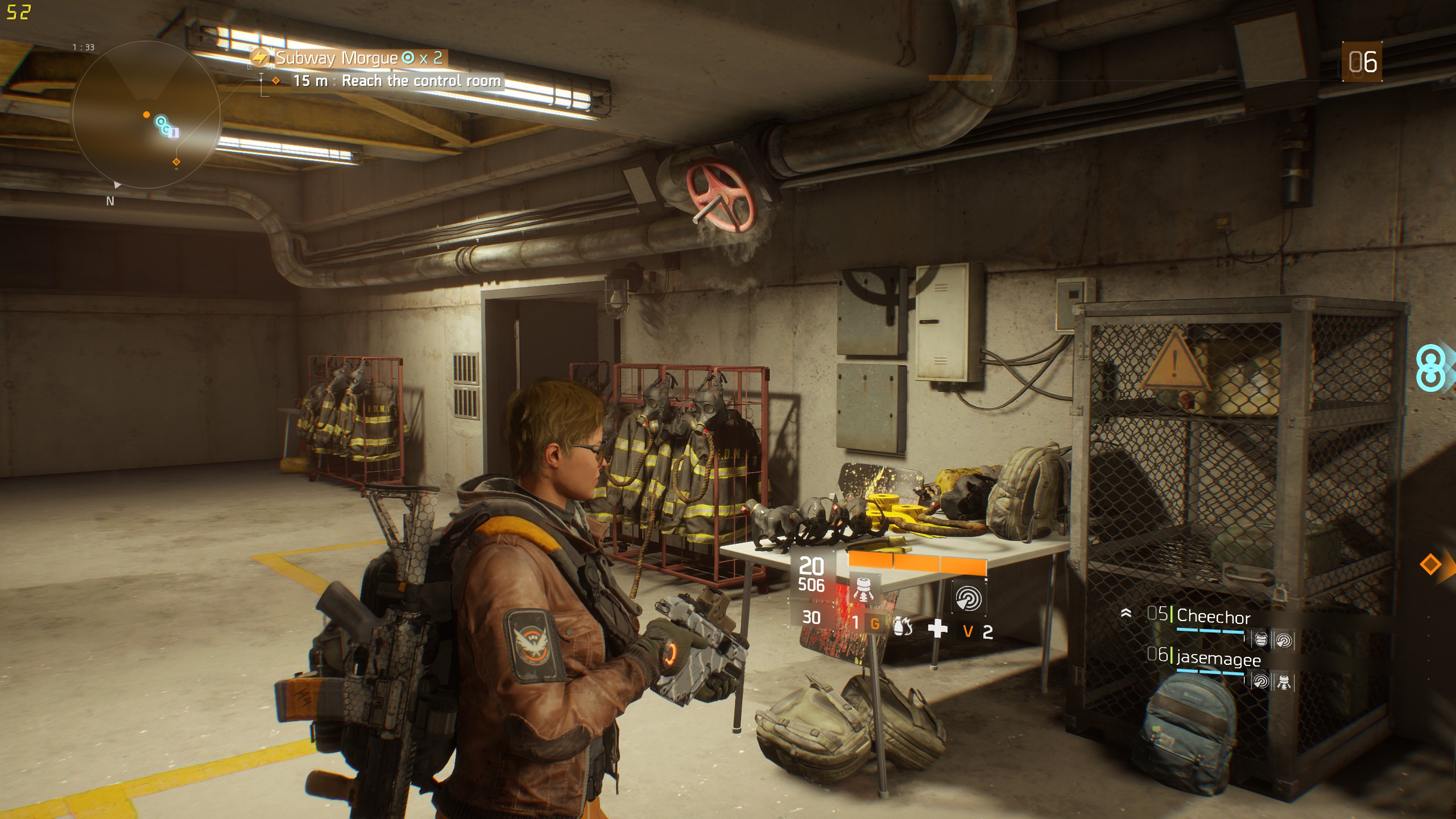
Task: Activate the Turret skill icon
Action: pyautogui.click(x=864, y=590)
